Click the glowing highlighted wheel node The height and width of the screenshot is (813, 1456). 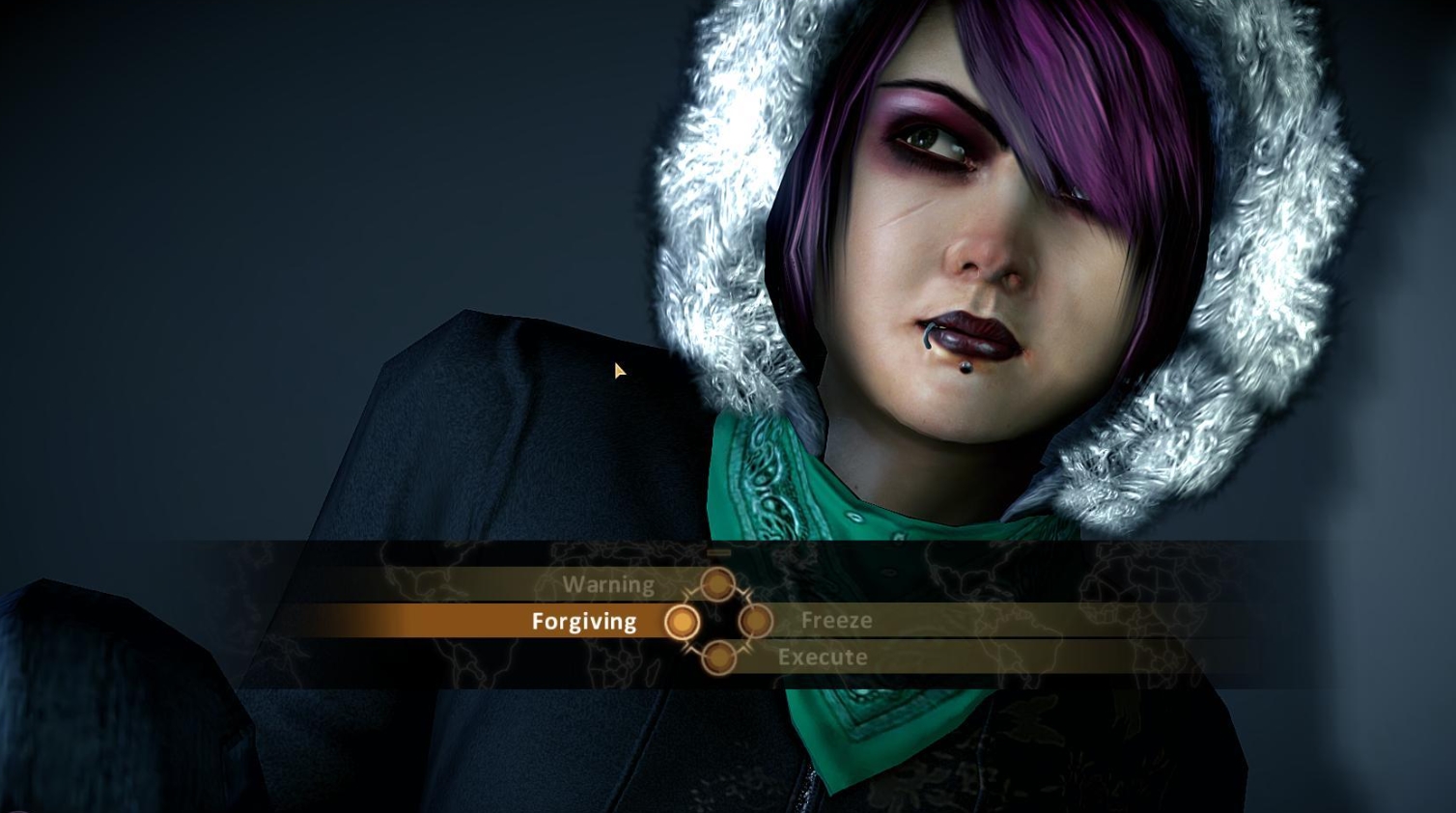pos(684,622)
